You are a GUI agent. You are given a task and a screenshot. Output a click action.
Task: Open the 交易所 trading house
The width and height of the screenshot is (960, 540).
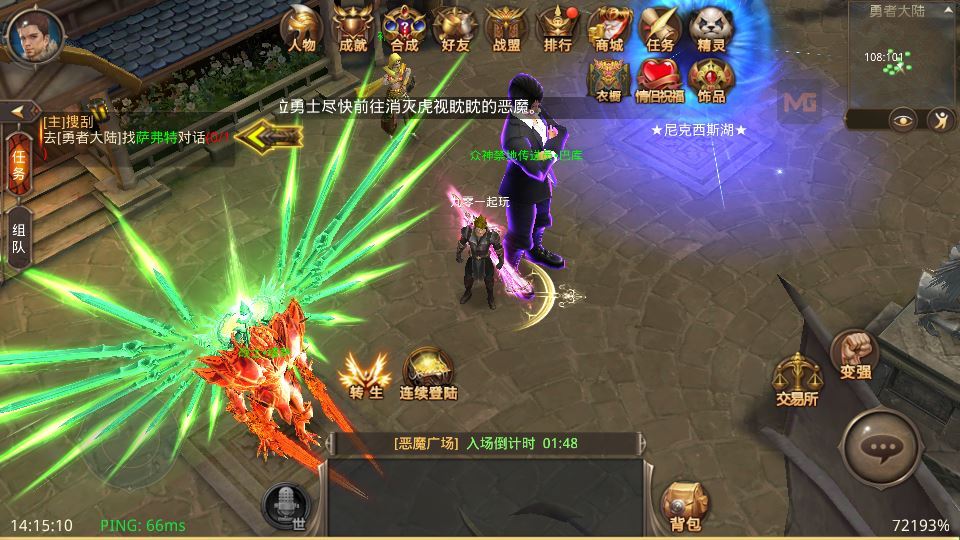pos(797,380)
